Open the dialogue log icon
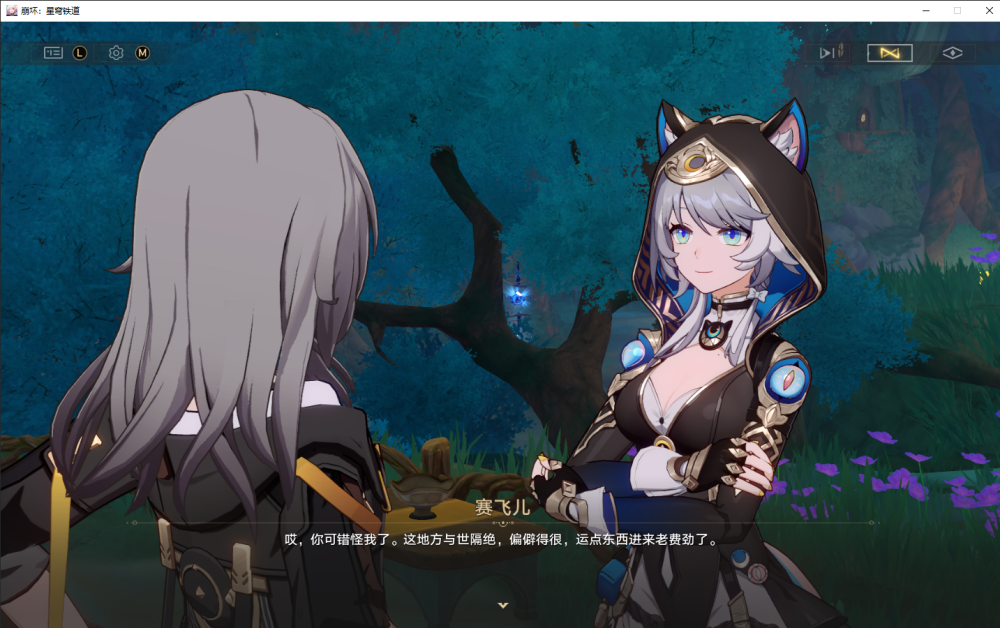Viewport: 1000px width, 628px height. [53, 53]
